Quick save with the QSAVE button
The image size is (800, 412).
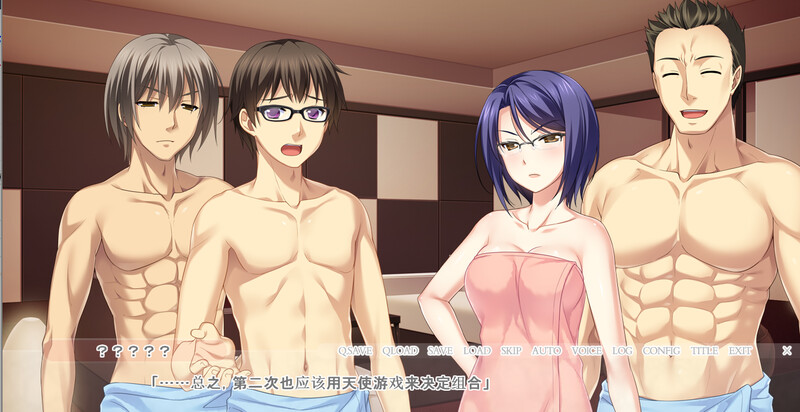click(x=354, y=351)
